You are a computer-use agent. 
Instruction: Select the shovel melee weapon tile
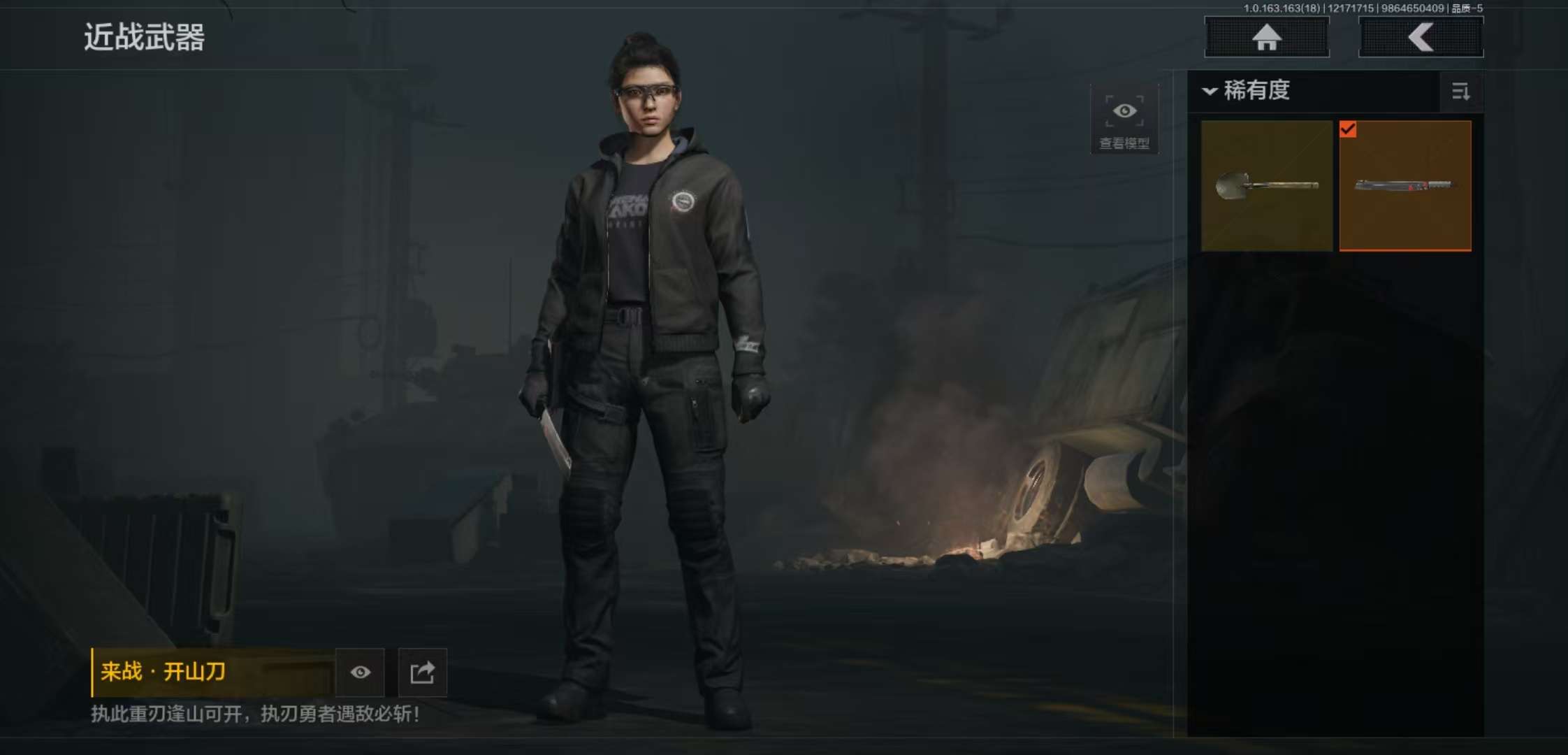1266,186
